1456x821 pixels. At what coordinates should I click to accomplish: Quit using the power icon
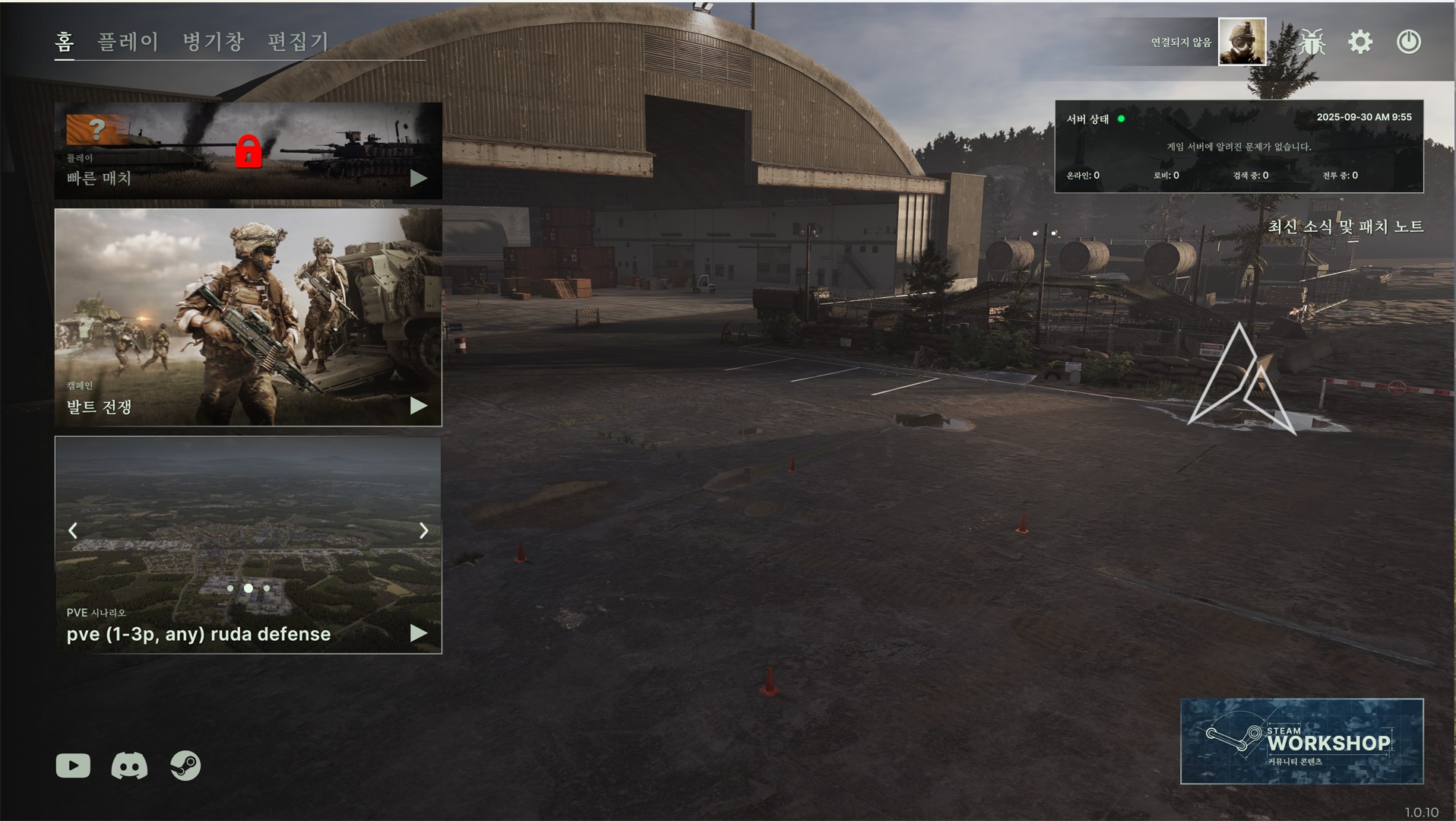point(1408,42)
